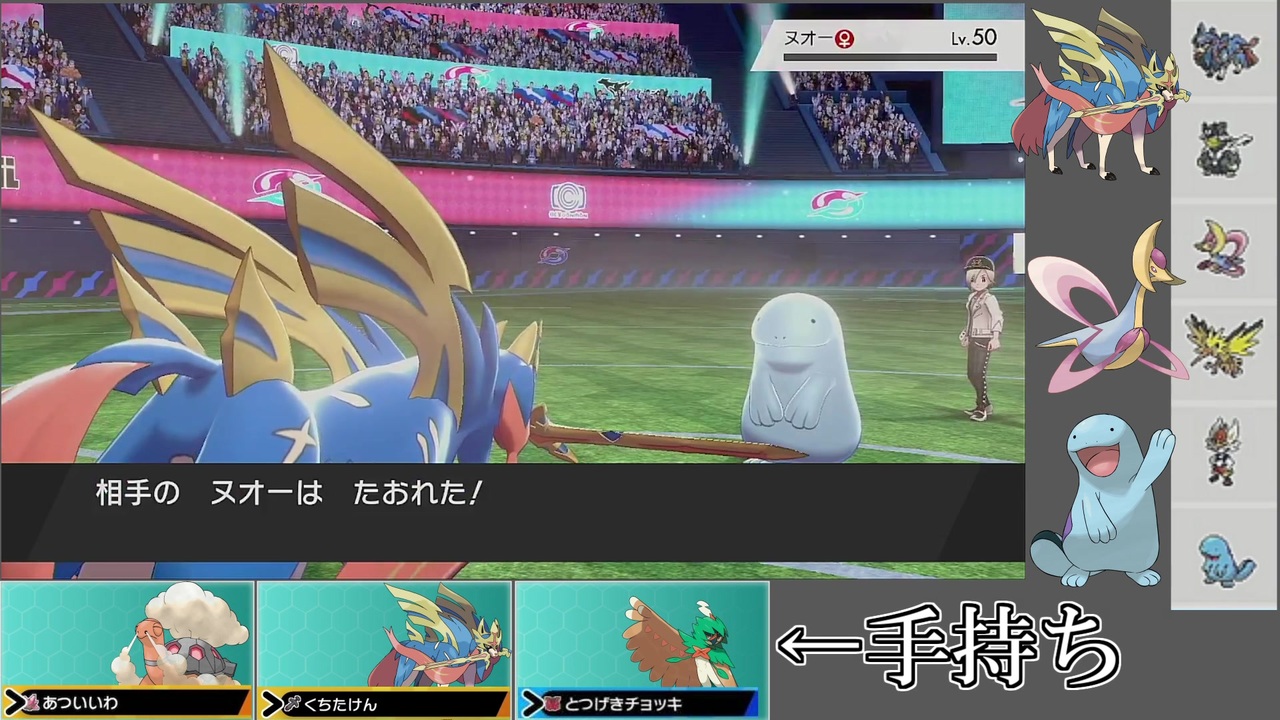Expand Torkoal's panel via its arrow chevron
Viewport: 1280px width, 720px height.
[x=15, y=704]
